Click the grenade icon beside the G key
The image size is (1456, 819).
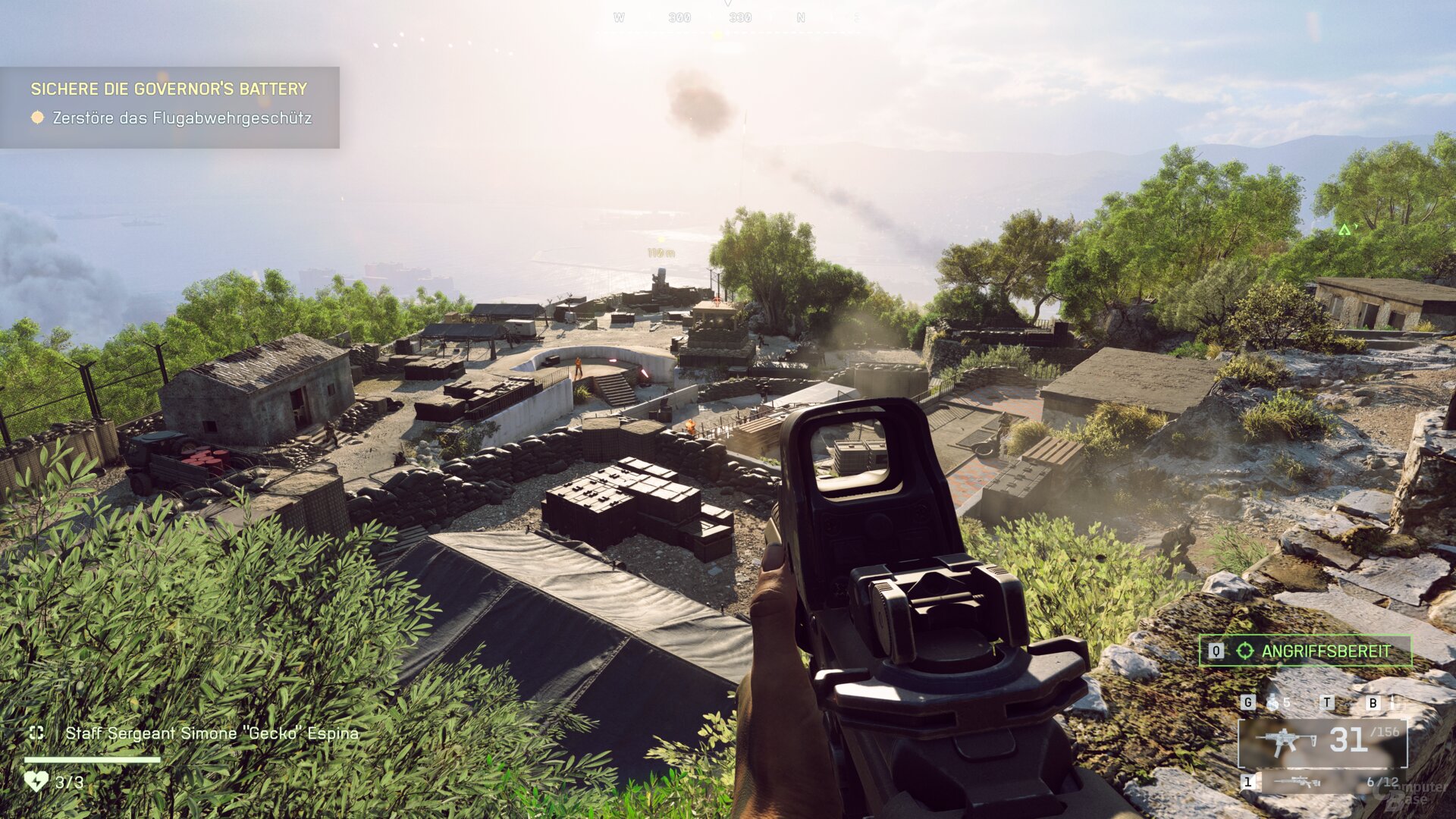coord(1272,701)
